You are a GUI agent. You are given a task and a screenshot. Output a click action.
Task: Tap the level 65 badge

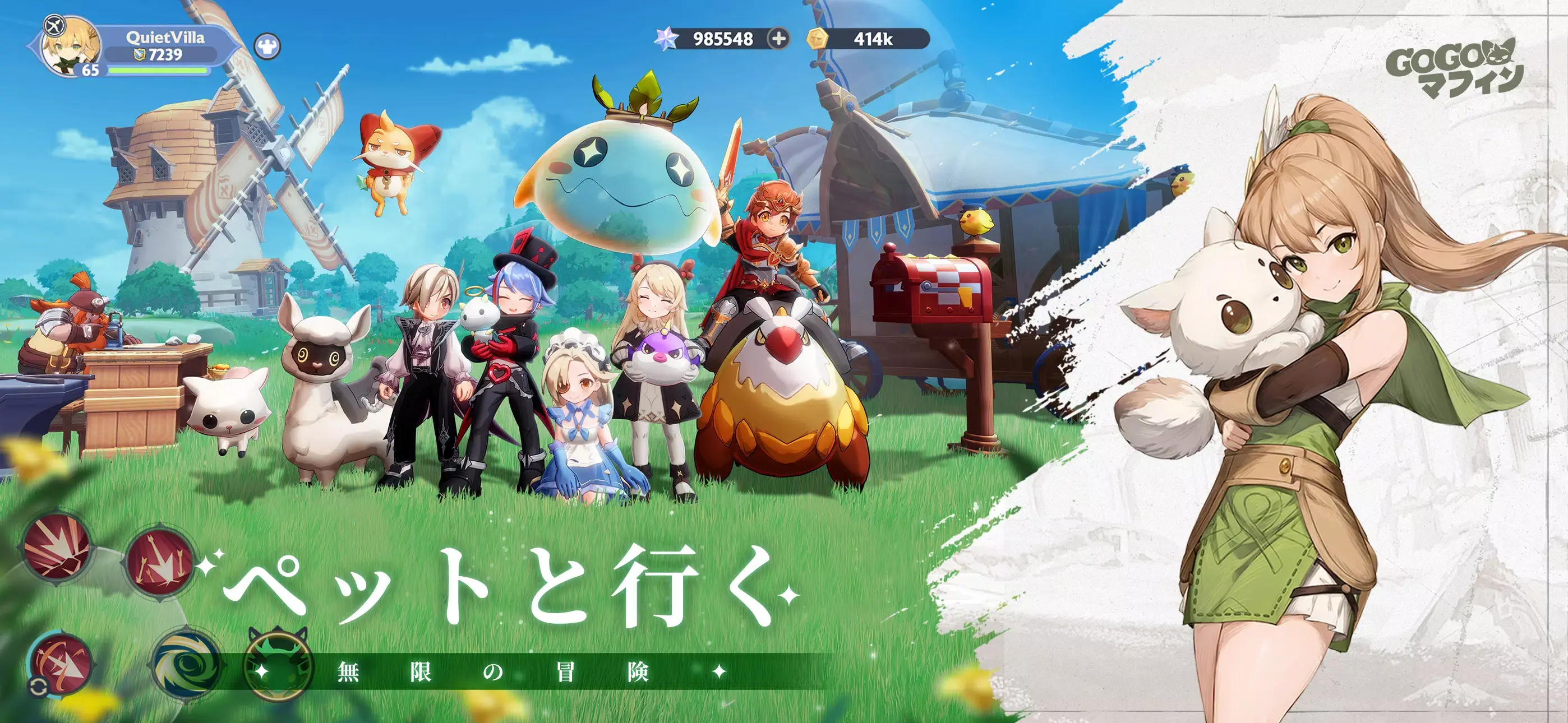(90, 71)
